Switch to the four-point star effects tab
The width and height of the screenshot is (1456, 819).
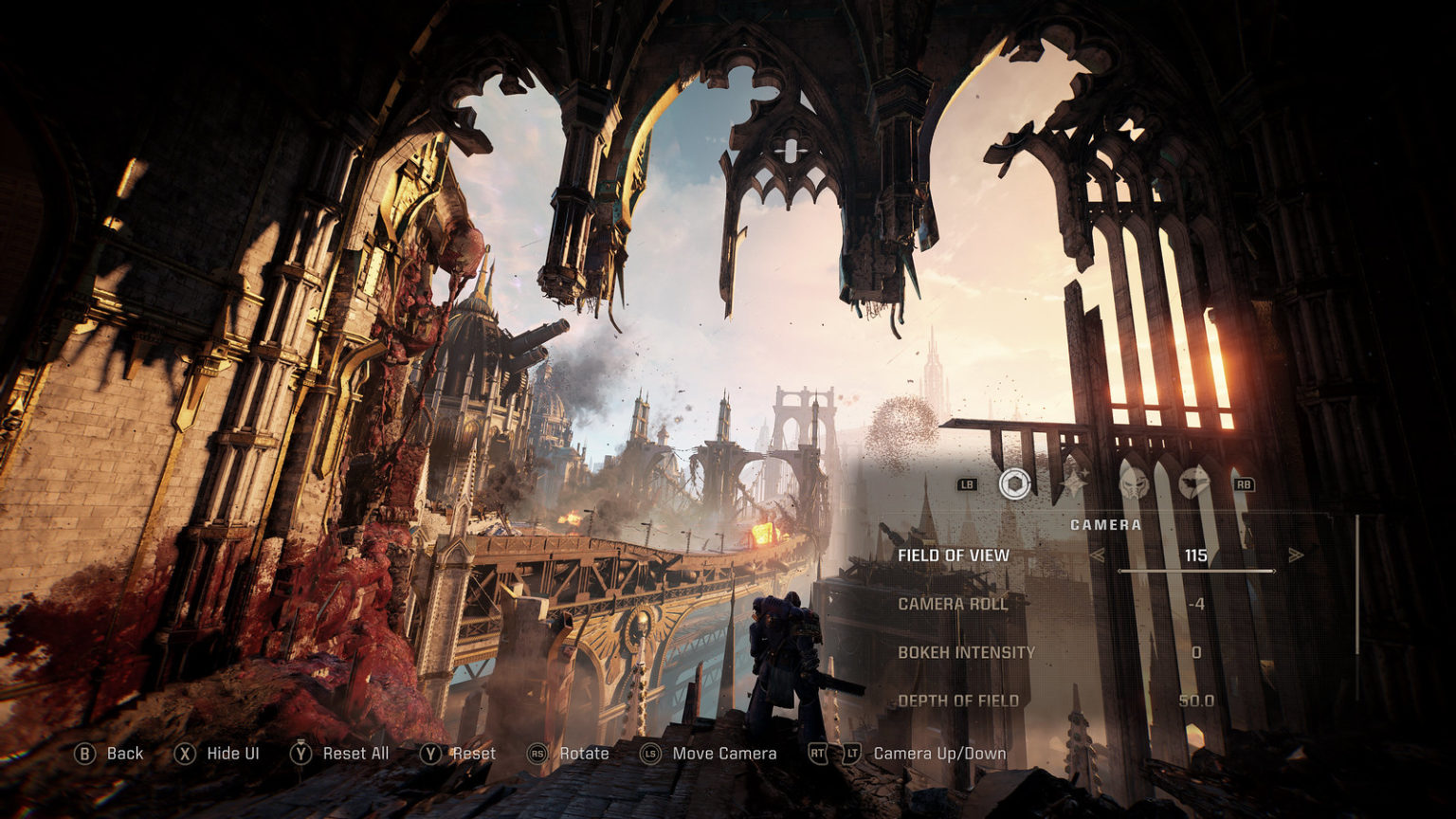[x=1074, y=484]
